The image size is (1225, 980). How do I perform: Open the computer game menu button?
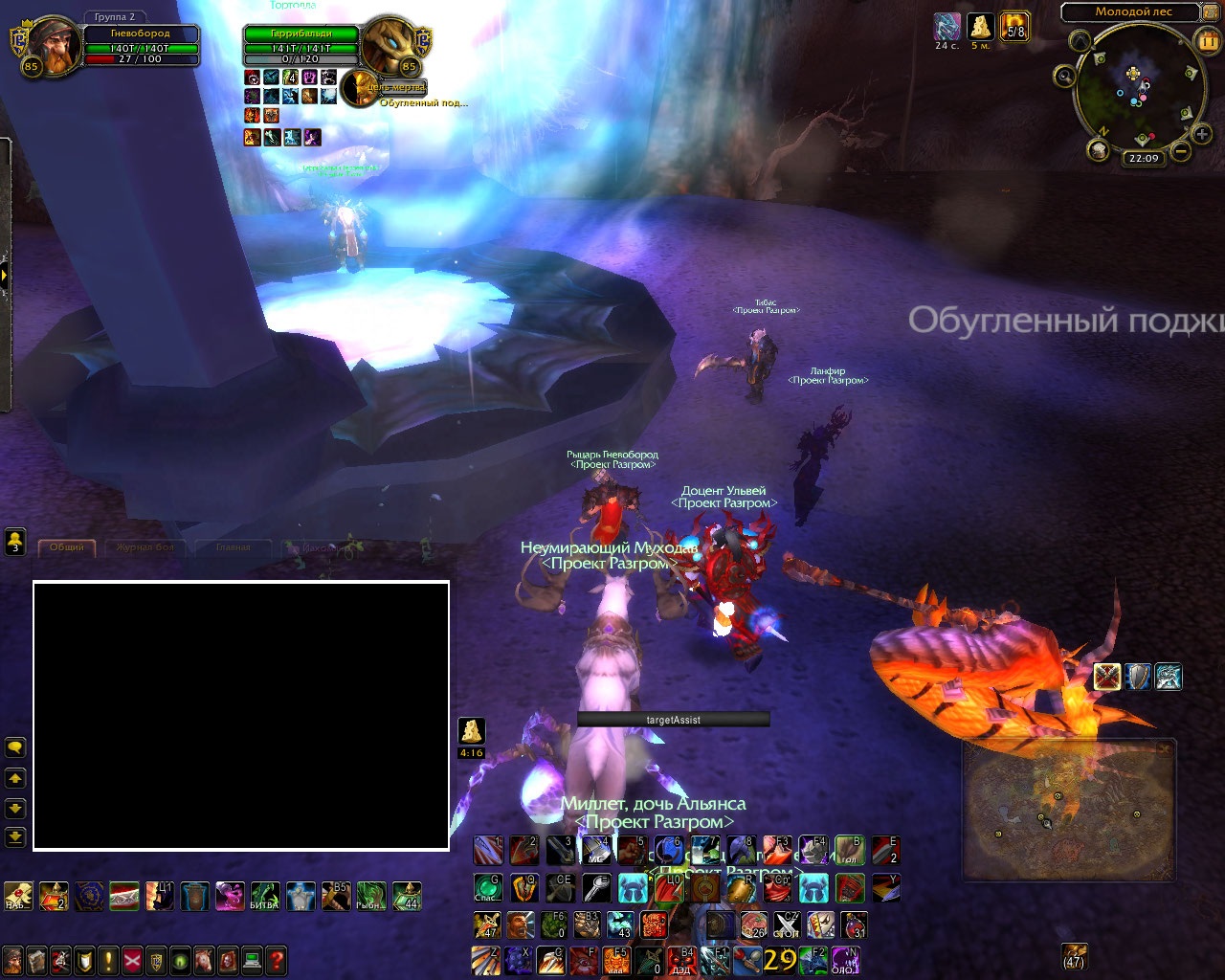pos(252,959)
